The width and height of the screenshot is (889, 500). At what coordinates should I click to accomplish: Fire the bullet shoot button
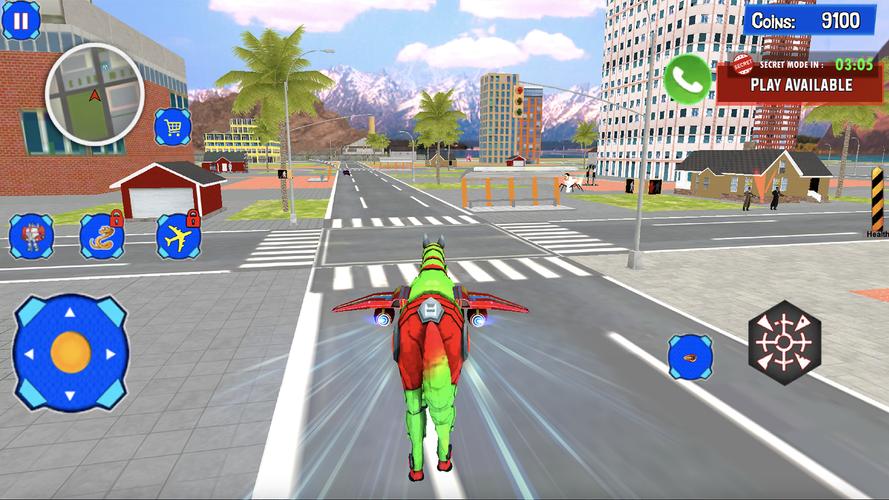click(x=690, y=357)
